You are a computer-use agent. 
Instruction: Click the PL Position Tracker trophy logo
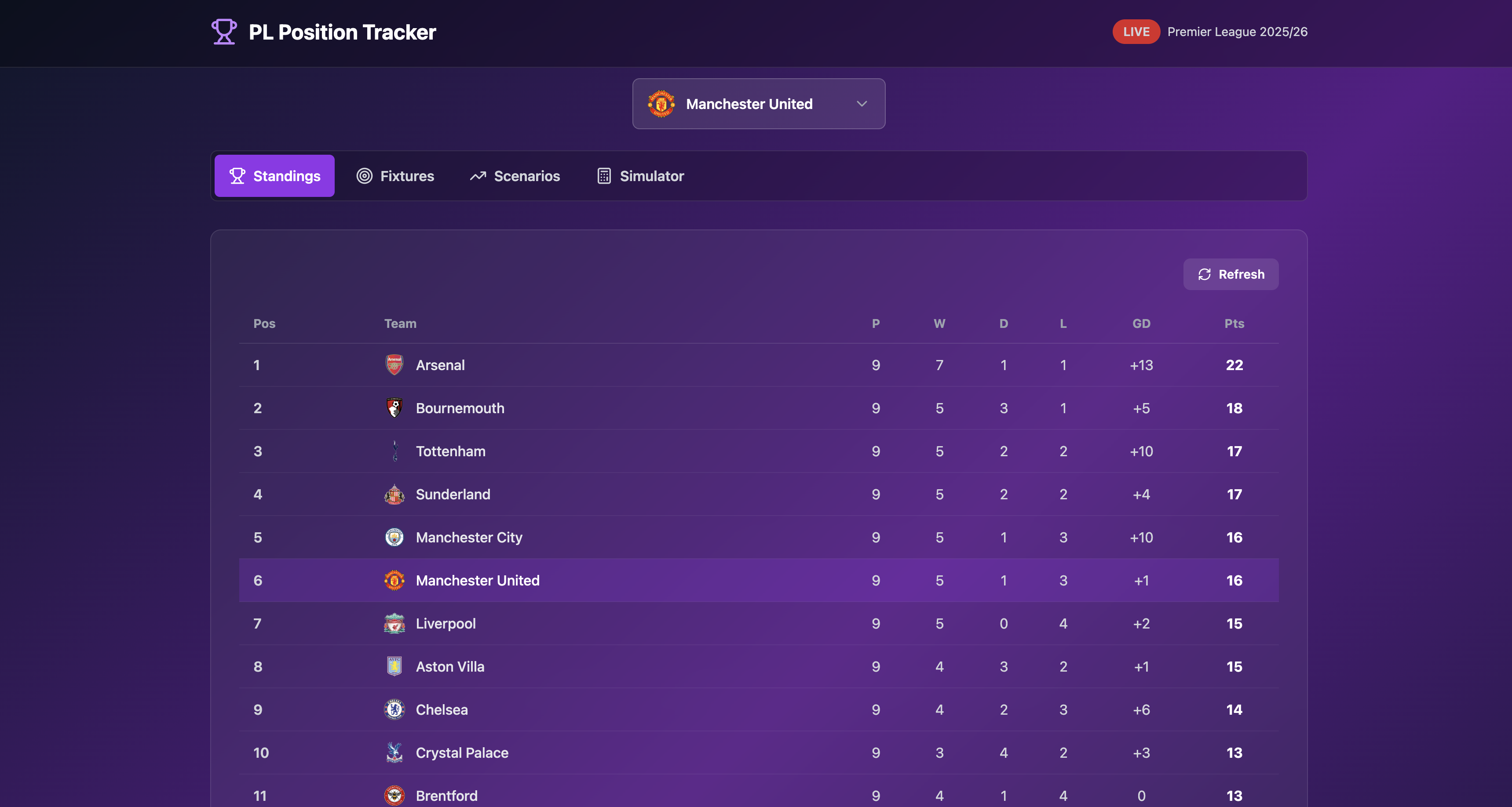(223, 32)
